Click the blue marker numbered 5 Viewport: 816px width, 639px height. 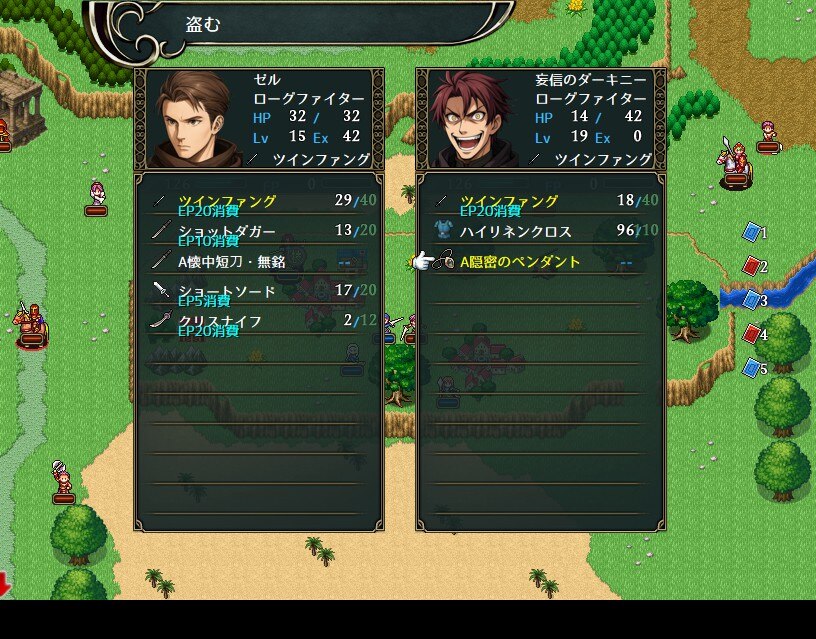pyautogui.click(x=753, y=368)
